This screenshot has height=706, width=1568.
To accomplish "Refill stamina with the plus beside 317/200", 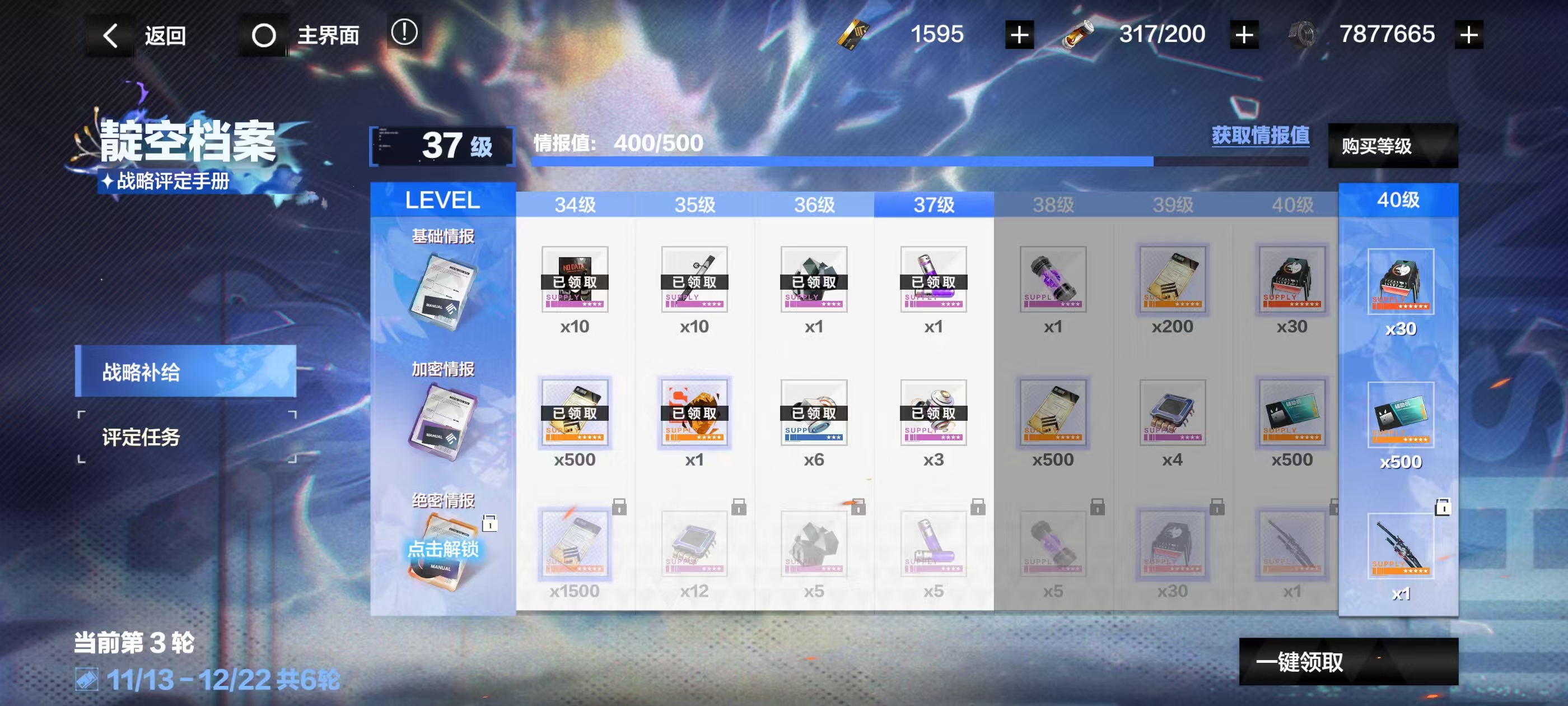I will [1244, 35].
